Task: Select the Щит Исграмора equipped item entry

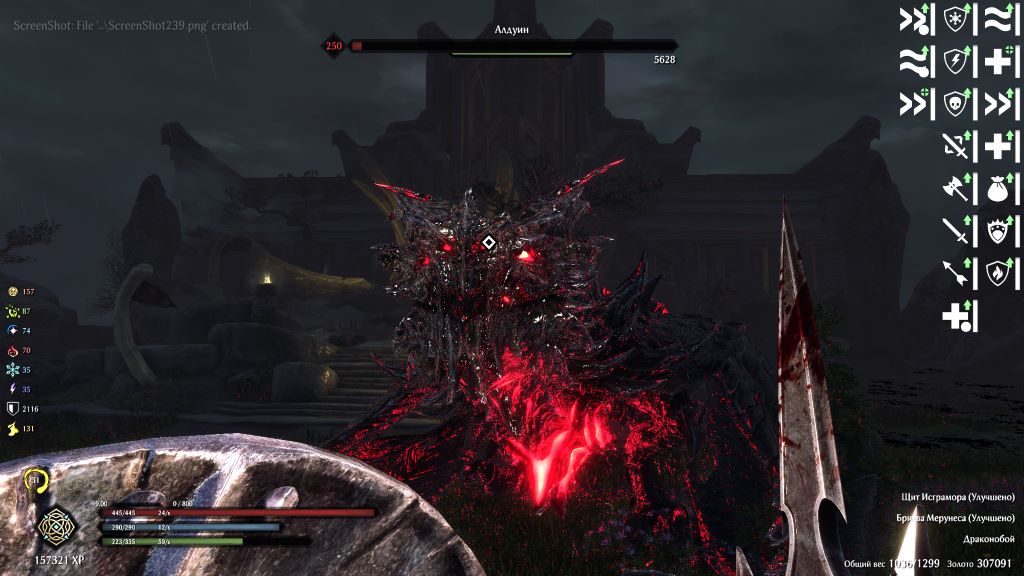Action: [960, 498]
